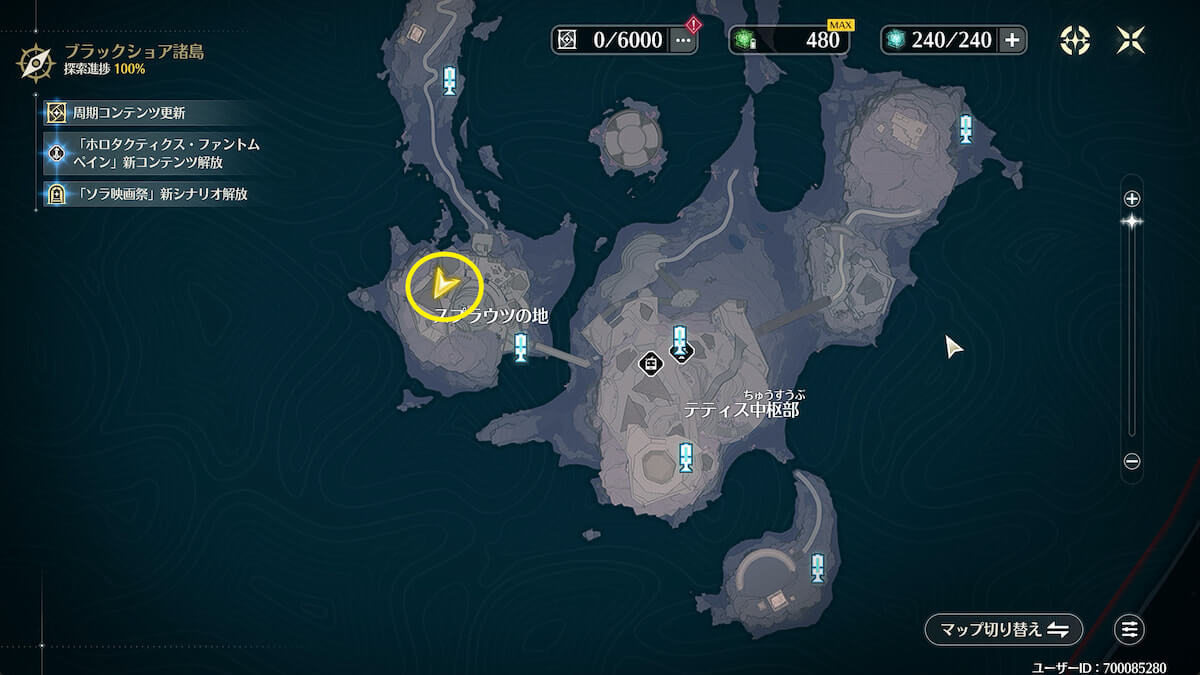Select the beacon on the northern peninsula

450,80
